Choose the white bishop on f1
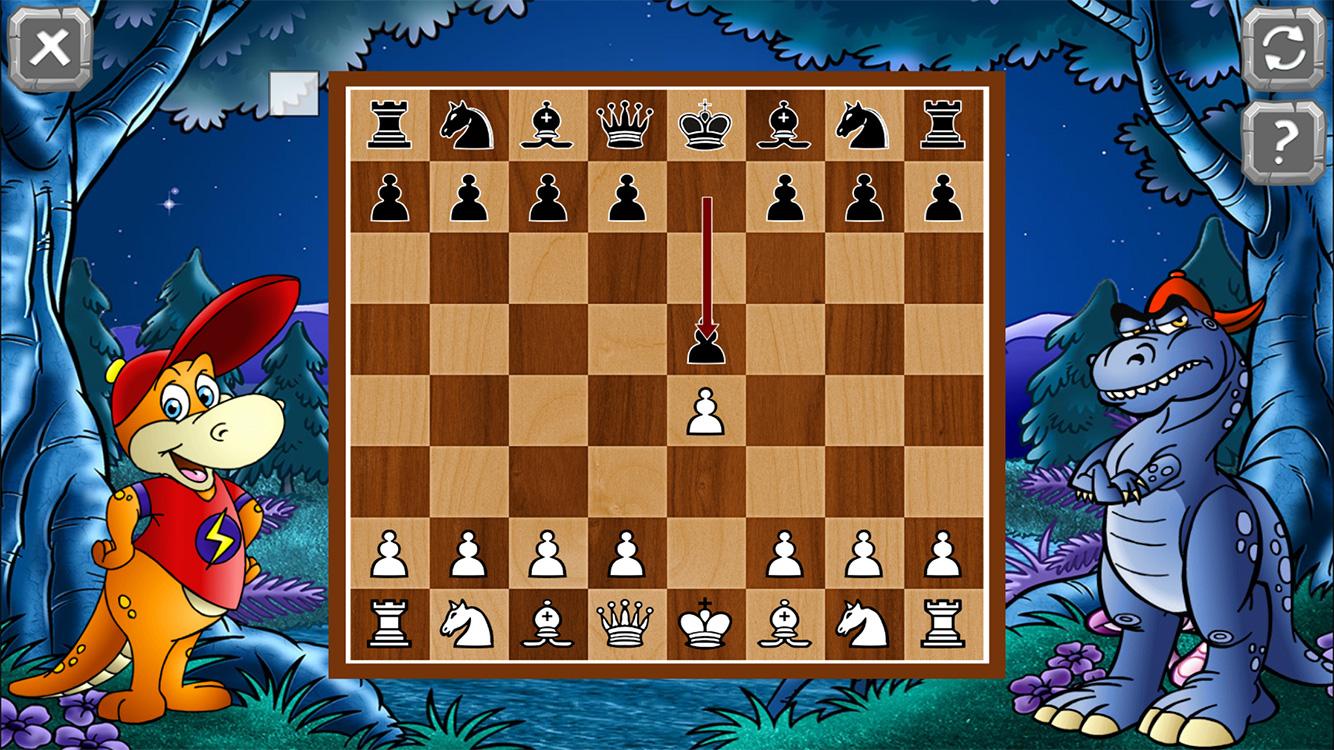1334x750 pixels. (785, 623)
